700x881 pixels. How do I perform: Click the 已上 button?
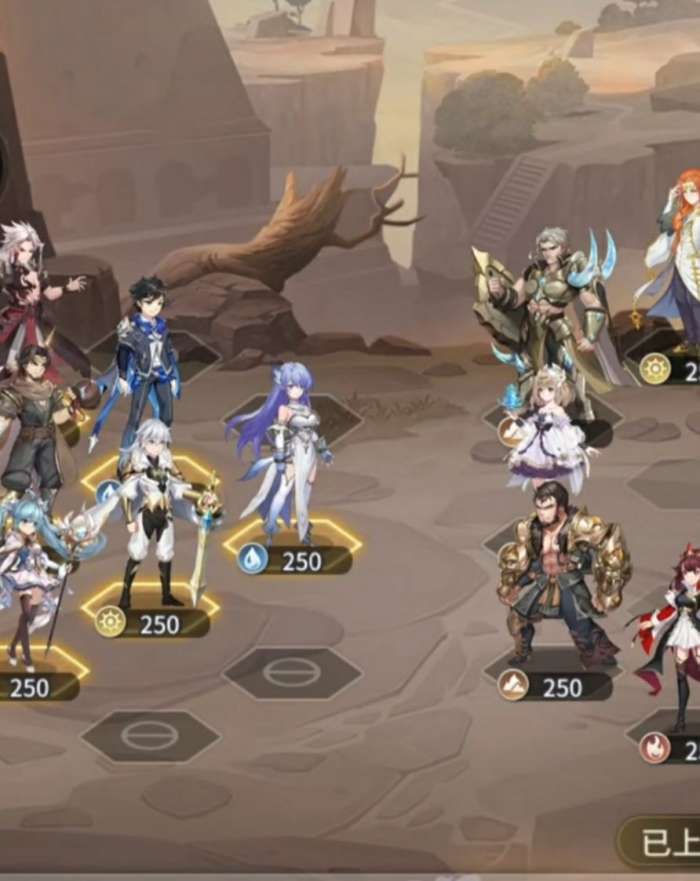pos(663,842)
